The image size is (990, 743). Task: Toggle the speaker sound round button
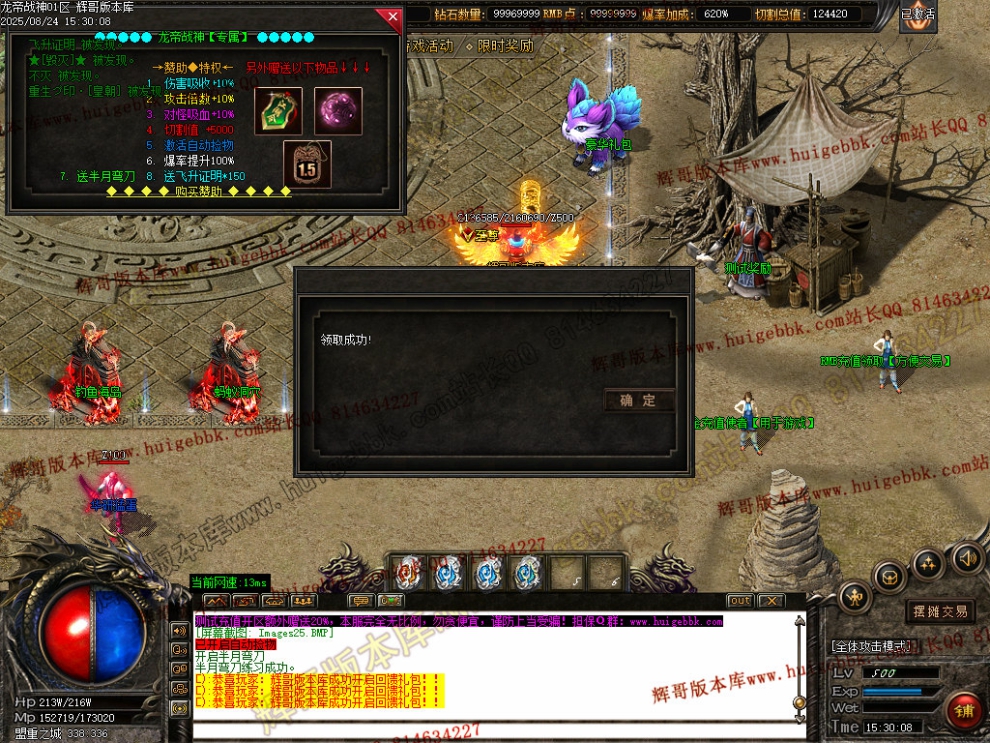(966, 558)
